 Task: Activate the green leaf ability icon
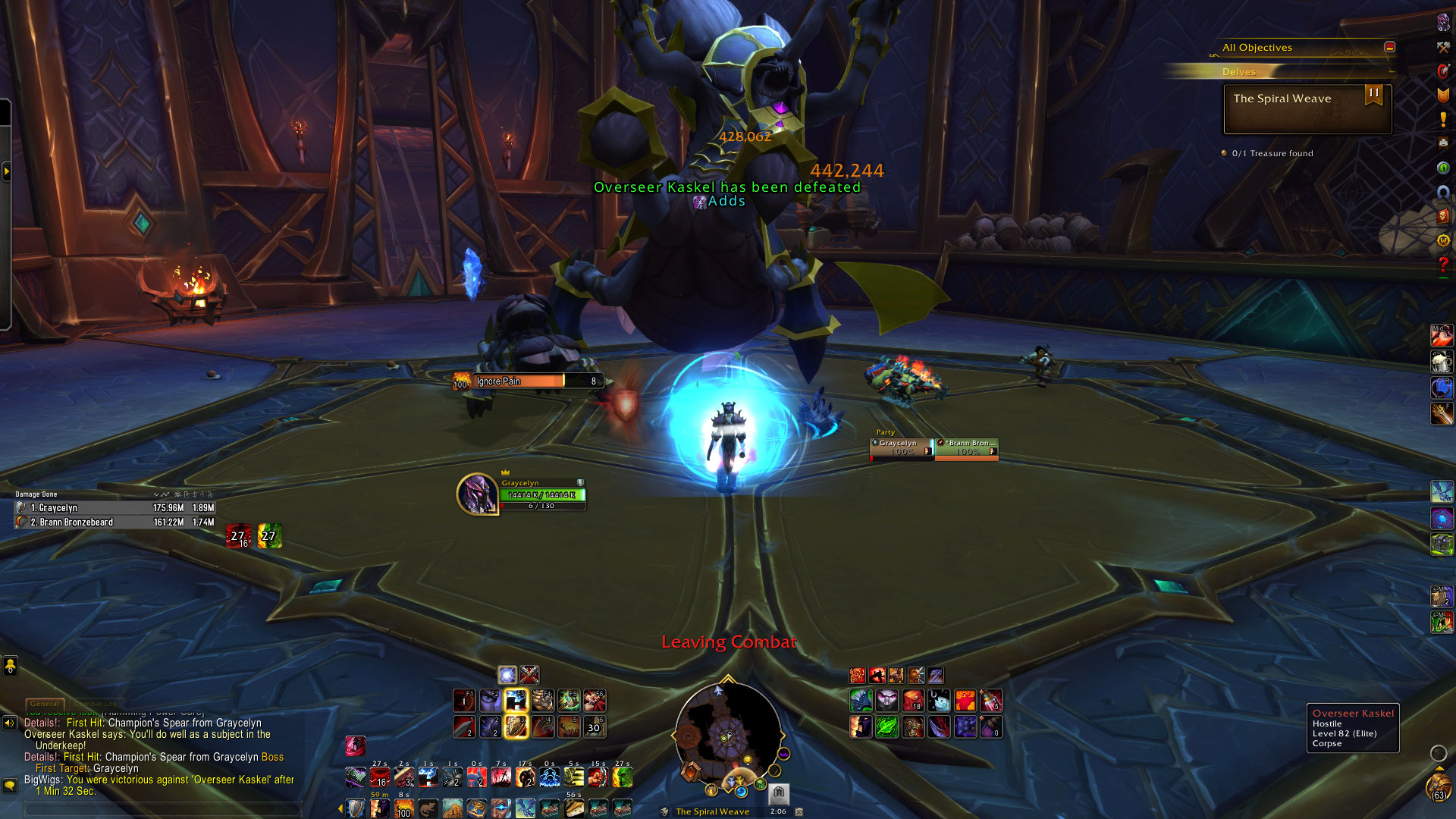(886, 727)
